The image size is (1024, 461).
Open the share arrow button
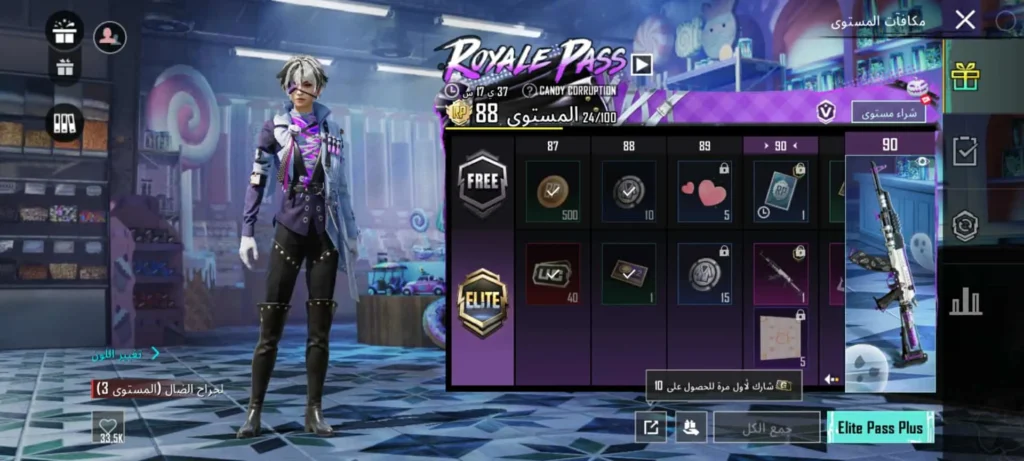tap(651, 427)
